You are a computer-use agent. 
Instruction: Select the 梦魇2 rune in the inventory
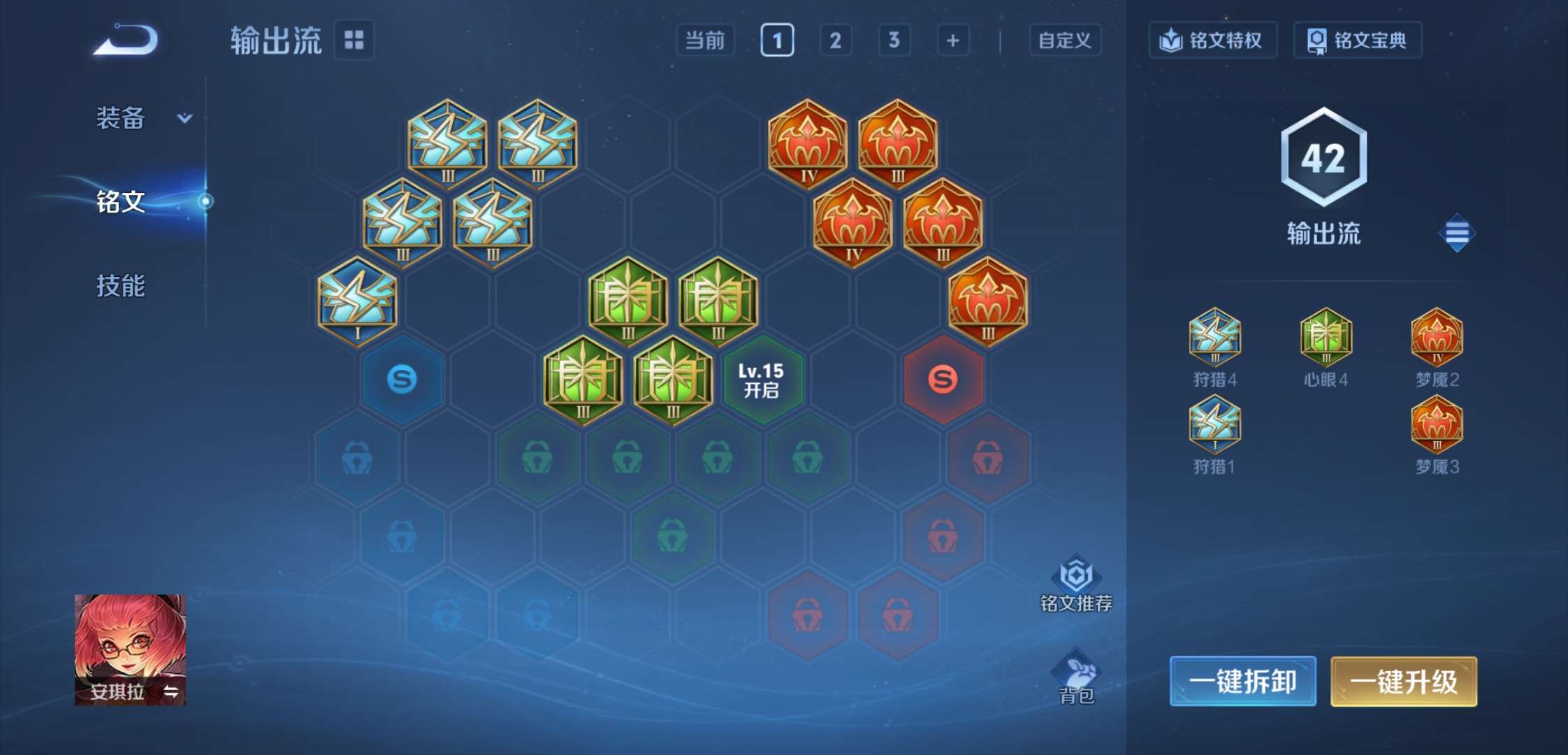point(1437,340)
